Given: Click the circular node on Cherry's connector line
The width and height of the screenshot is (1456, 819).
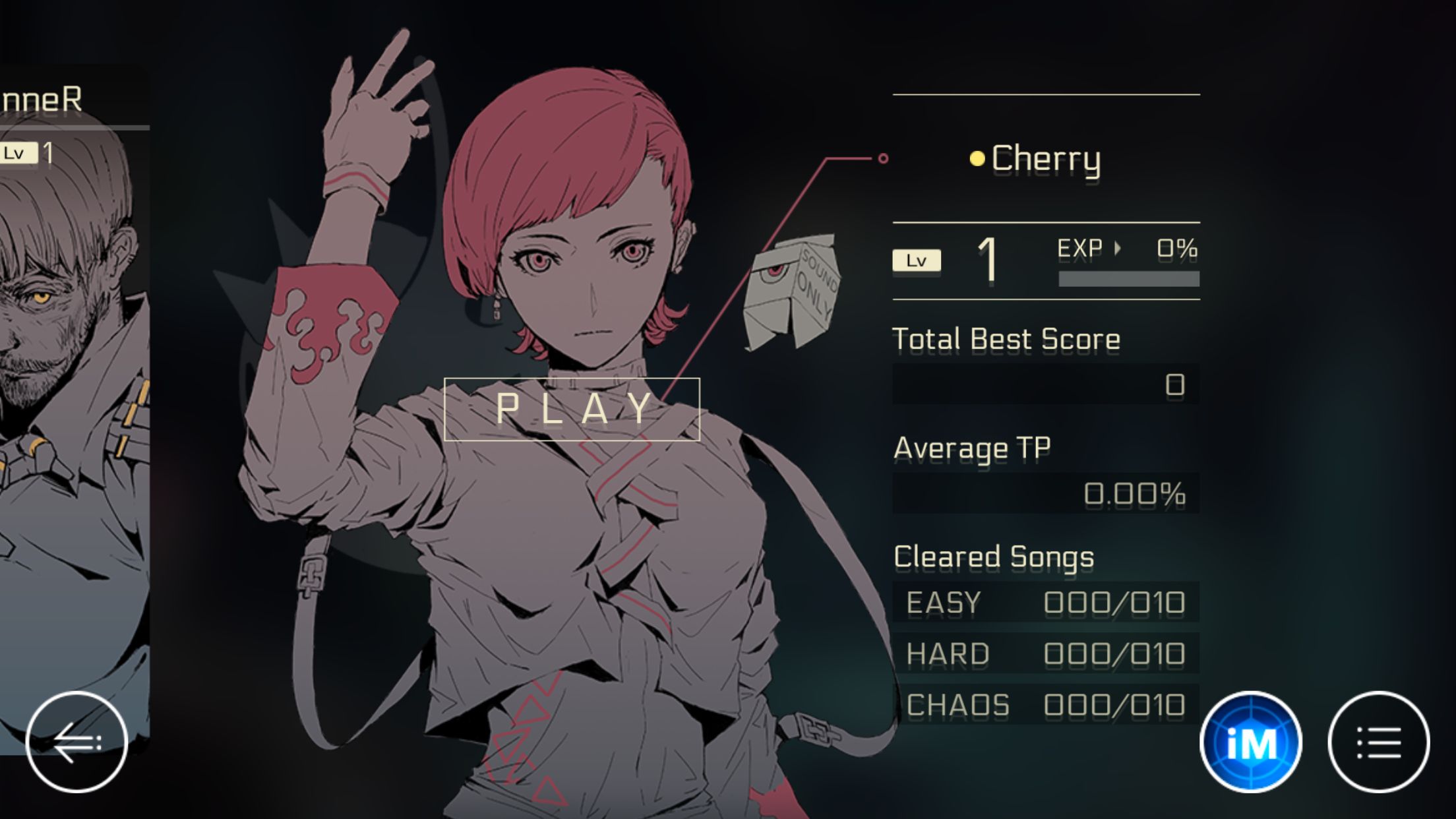Looking at the screenshot, I should tap(884, 157).
